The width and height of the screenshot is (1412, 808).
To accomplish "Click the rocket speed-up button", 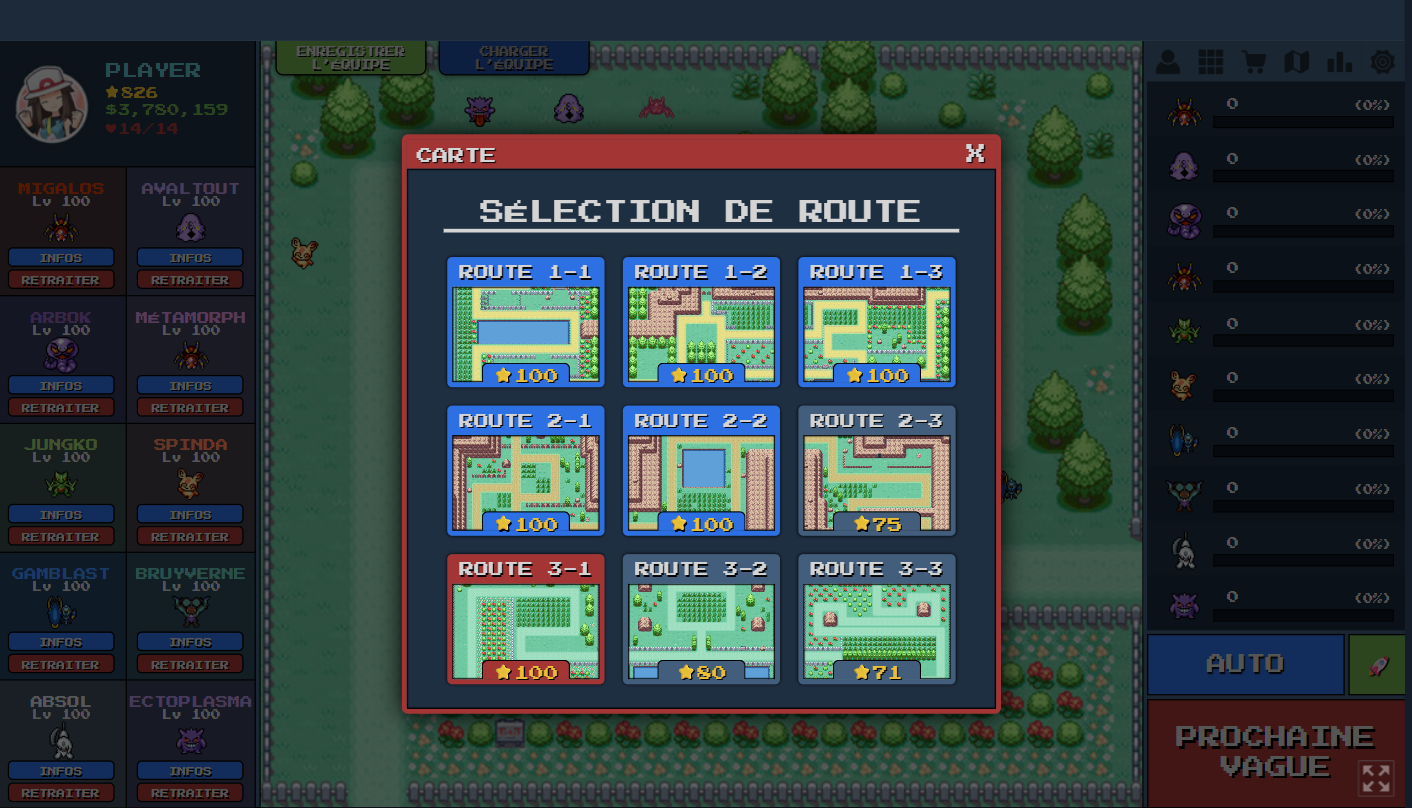I will (x=1376, y=664).
